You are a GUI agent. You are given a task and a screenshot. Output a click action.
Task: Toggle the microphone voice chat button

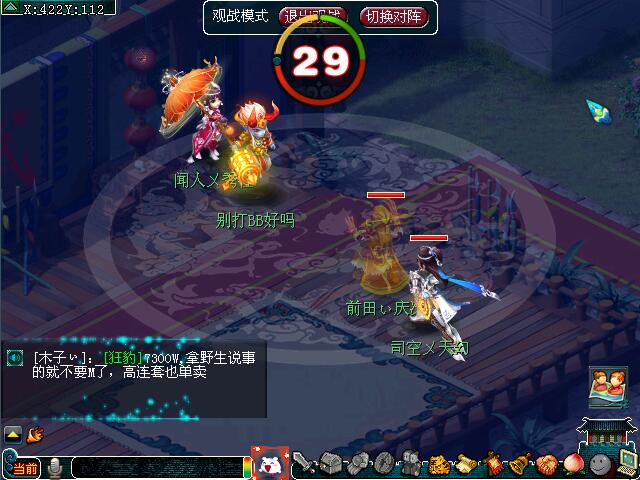pos(57,467)
